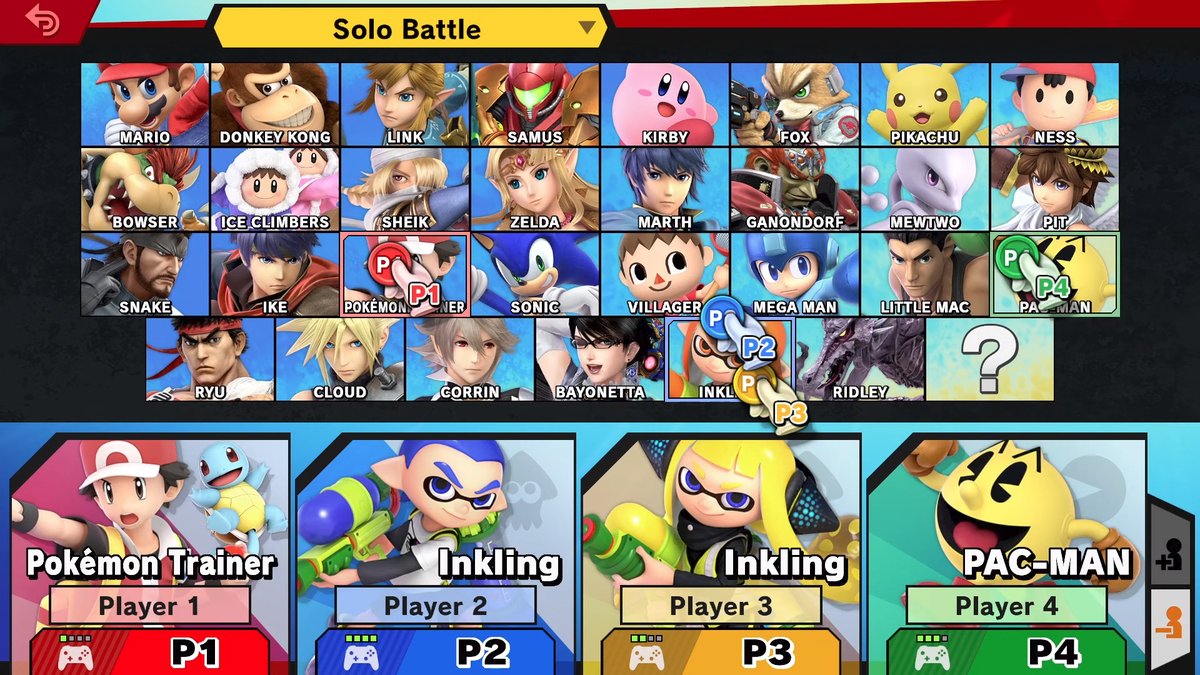Select Sonic's portrait
The width and height of the screenshot is (1200, 675).
coord(535,274)
